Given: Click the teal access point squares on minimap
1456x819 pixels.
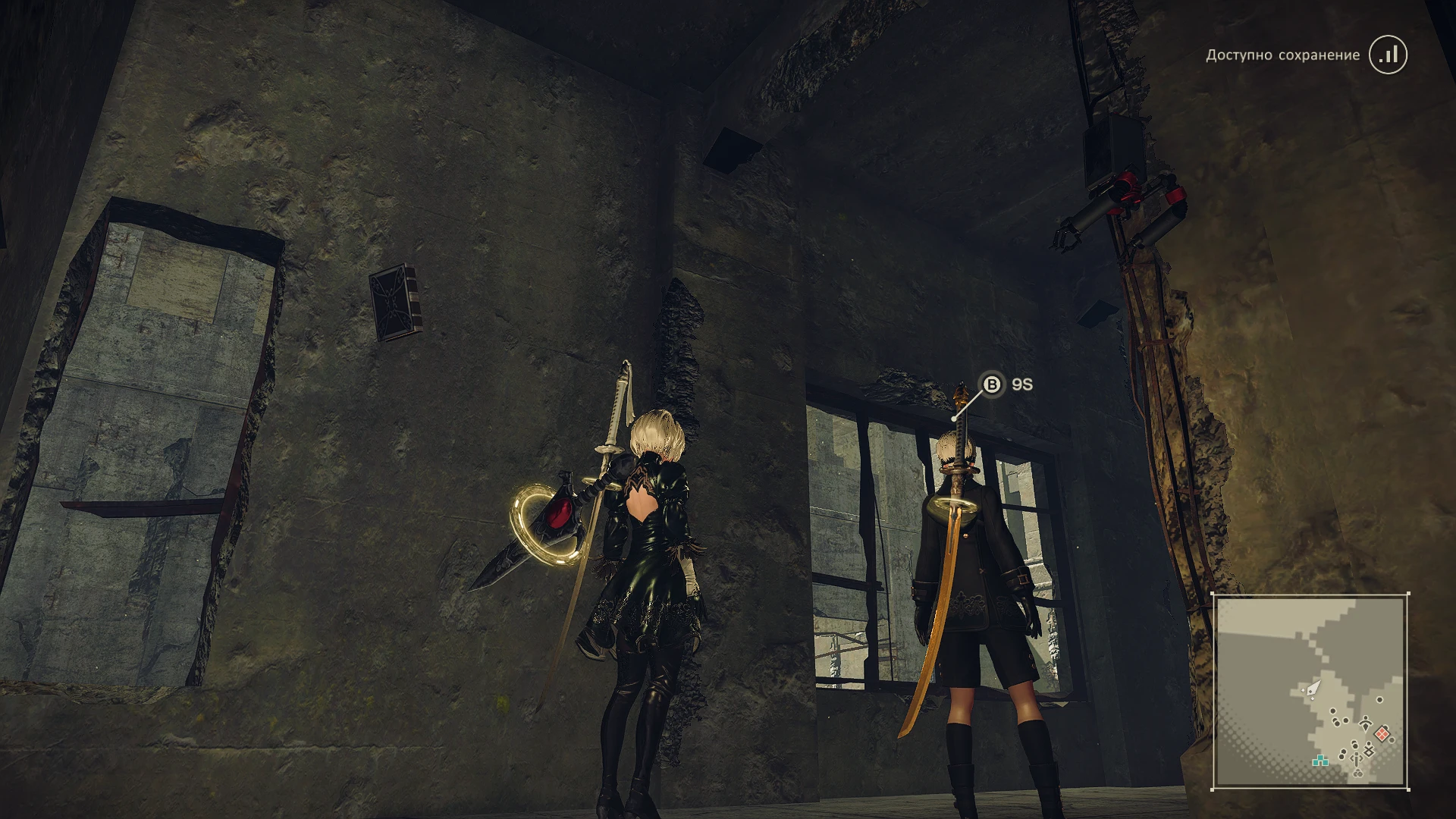Looking at the screenshot, I should (x=1320, y=761).
